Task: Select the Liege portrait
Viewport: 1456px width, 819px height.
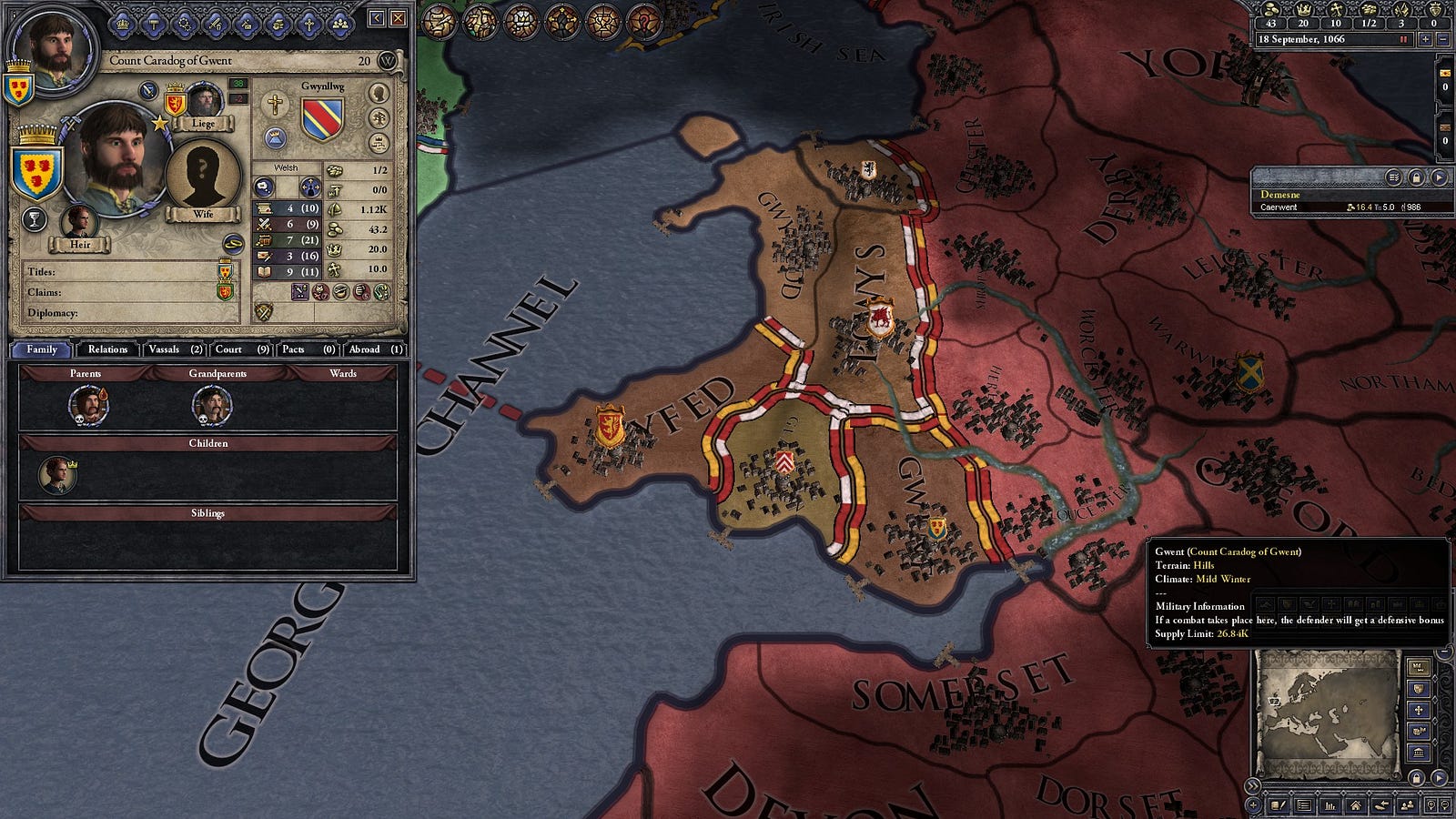Action: (x=204, y=103)
